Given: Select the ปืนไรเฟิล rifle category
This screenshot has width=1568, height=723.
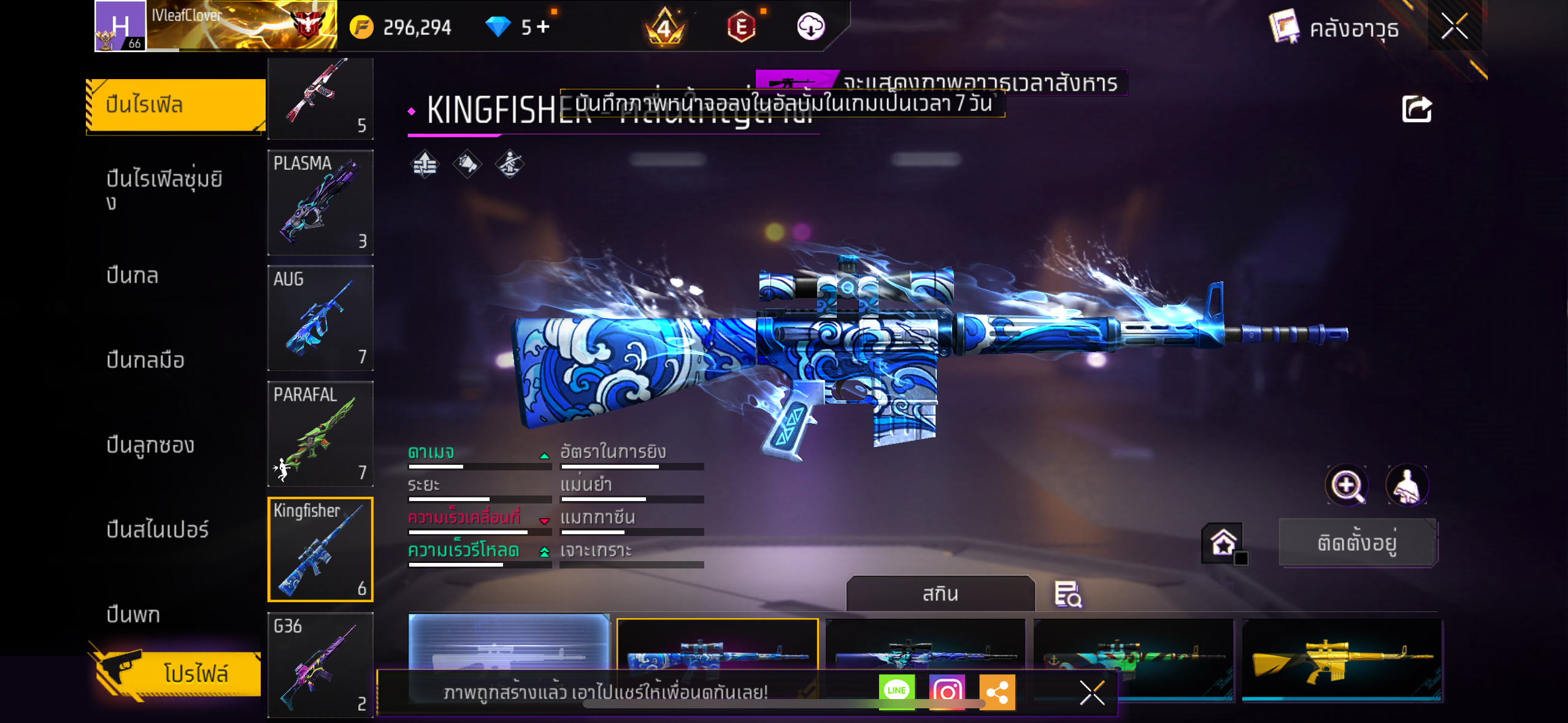Looking at the screenshot, I should point(175,105).
